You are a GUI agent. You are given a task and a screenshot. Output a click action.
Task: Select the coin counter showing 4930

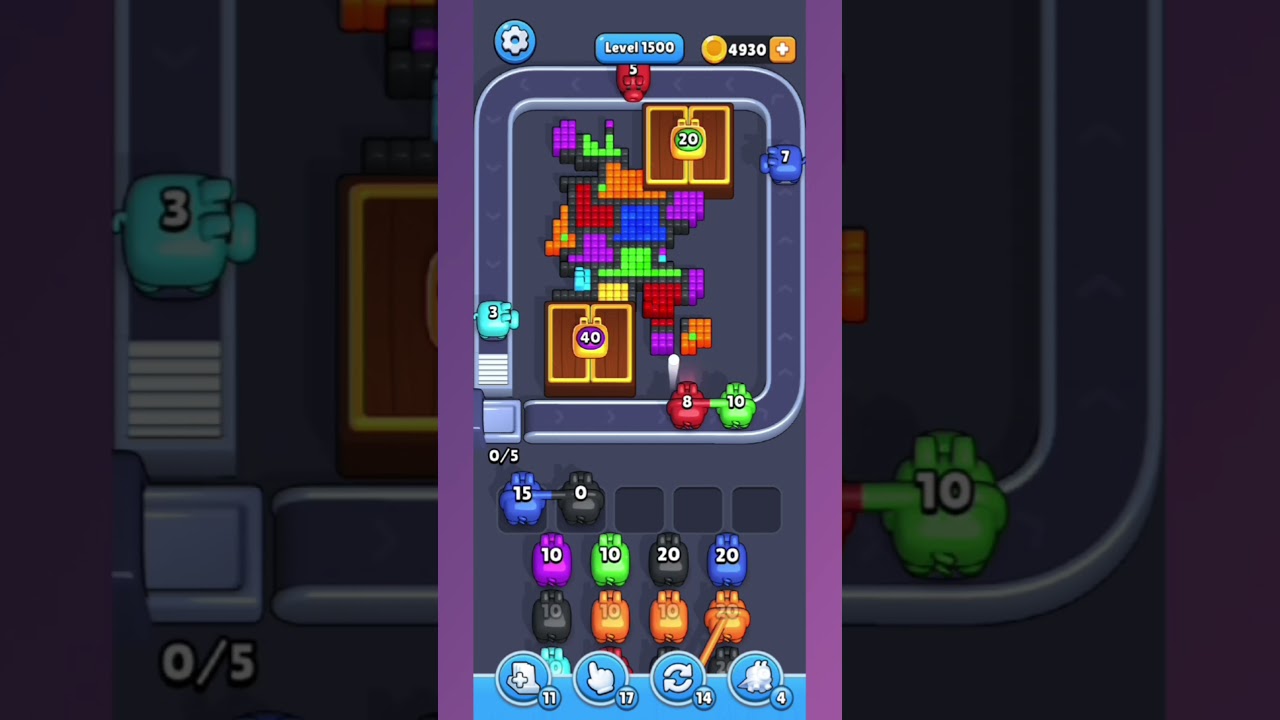click(741, 48)
